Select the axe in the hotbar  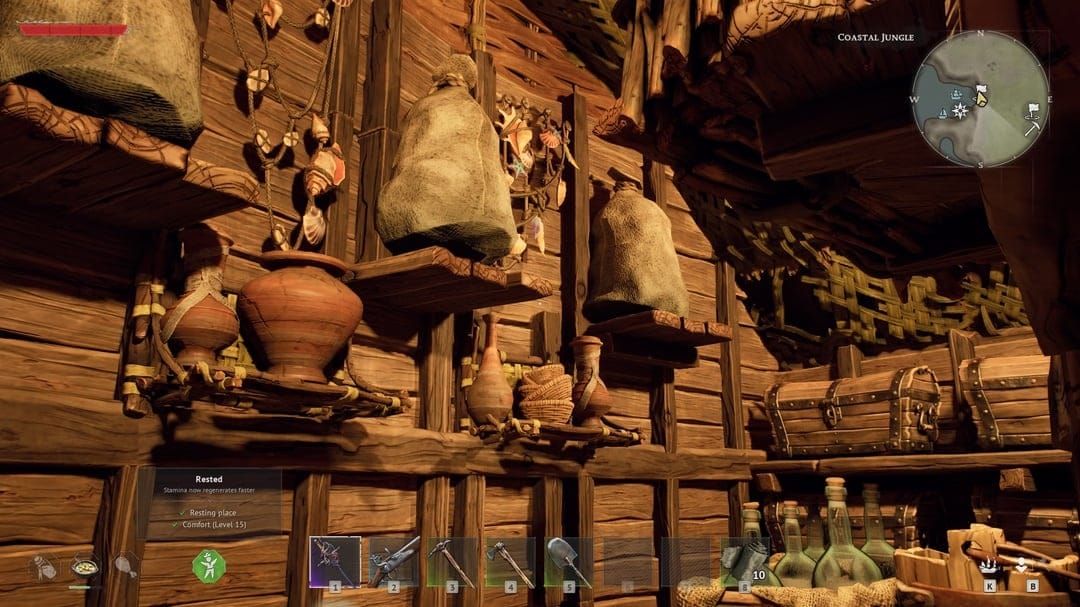coord(510,561)
